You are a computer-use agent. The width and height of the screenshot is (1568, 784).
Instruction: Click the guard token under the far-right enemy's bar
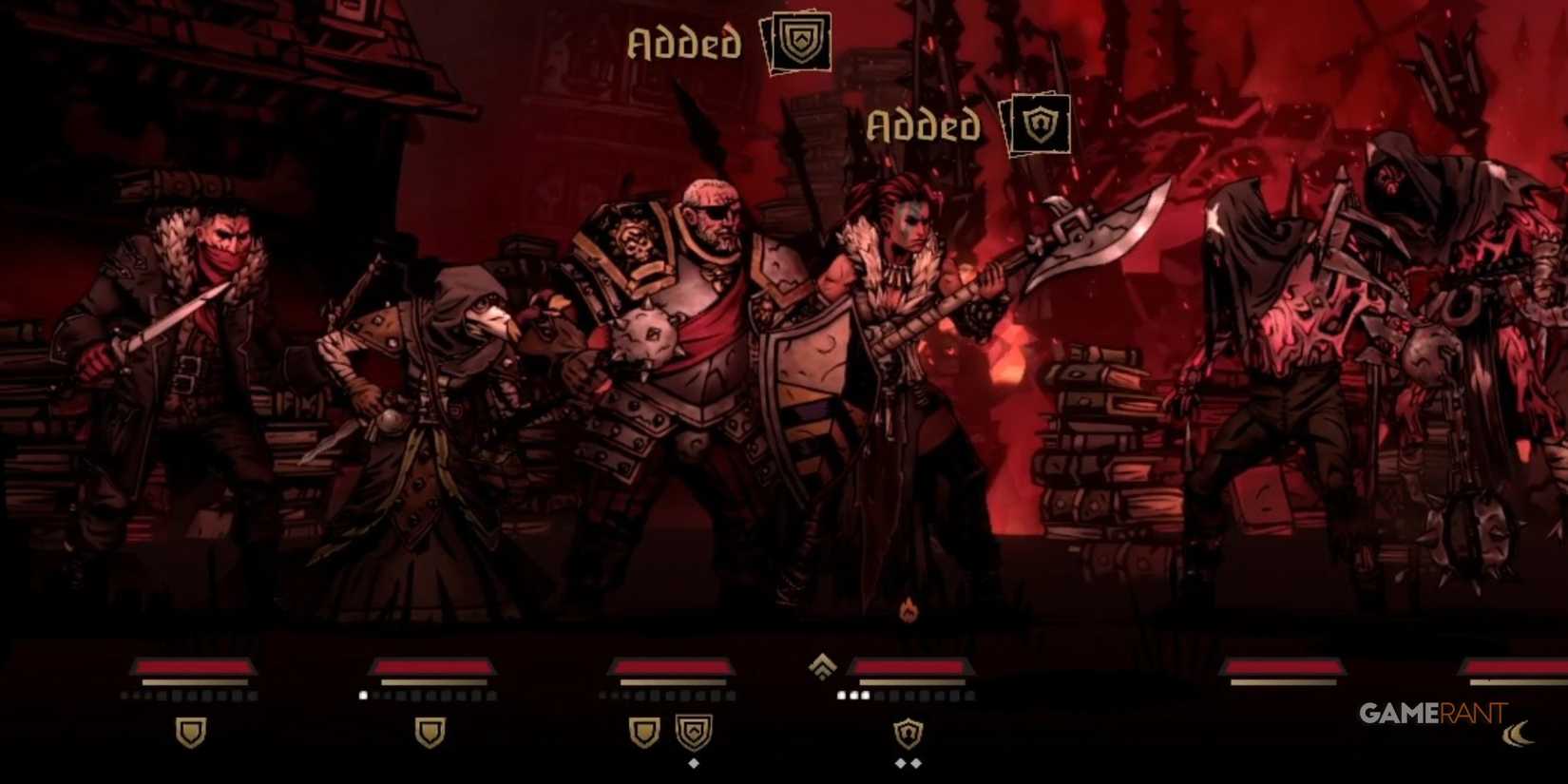tap(908, 732)
